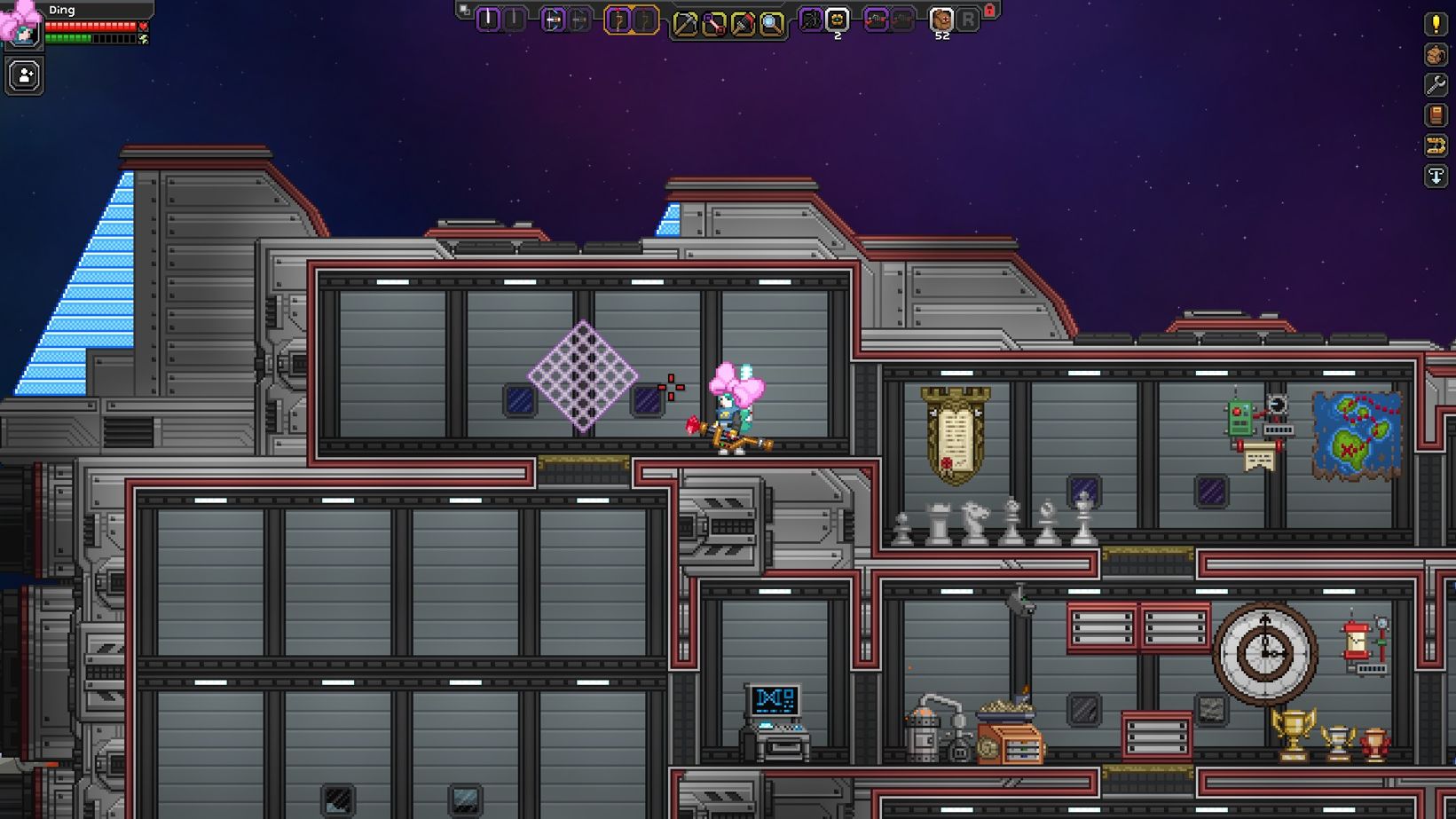Open the Quests panel via exclamation icon
1456x819 pixels.
(x=1436, y=25)
